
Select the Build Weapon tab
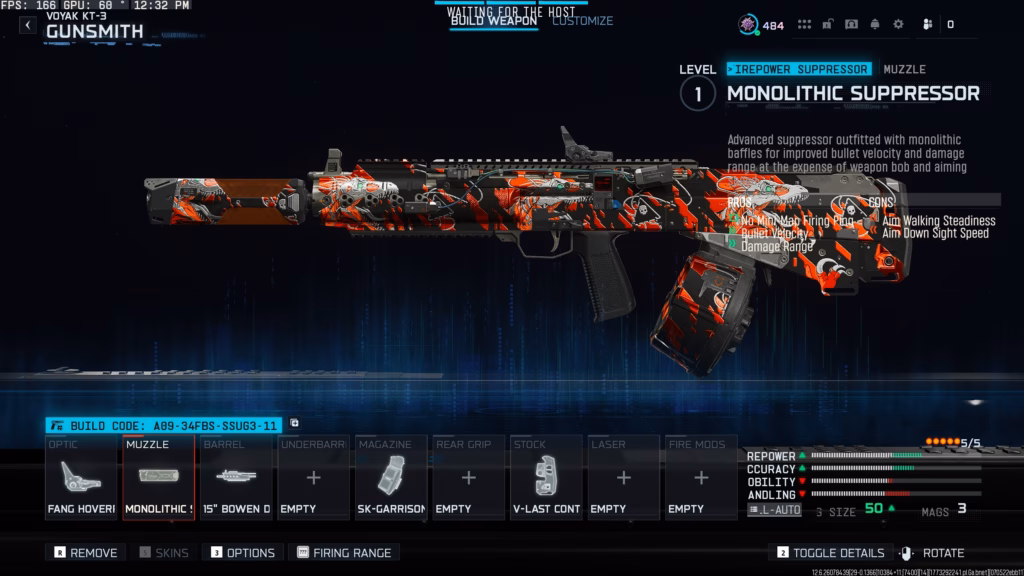[493, 21]
